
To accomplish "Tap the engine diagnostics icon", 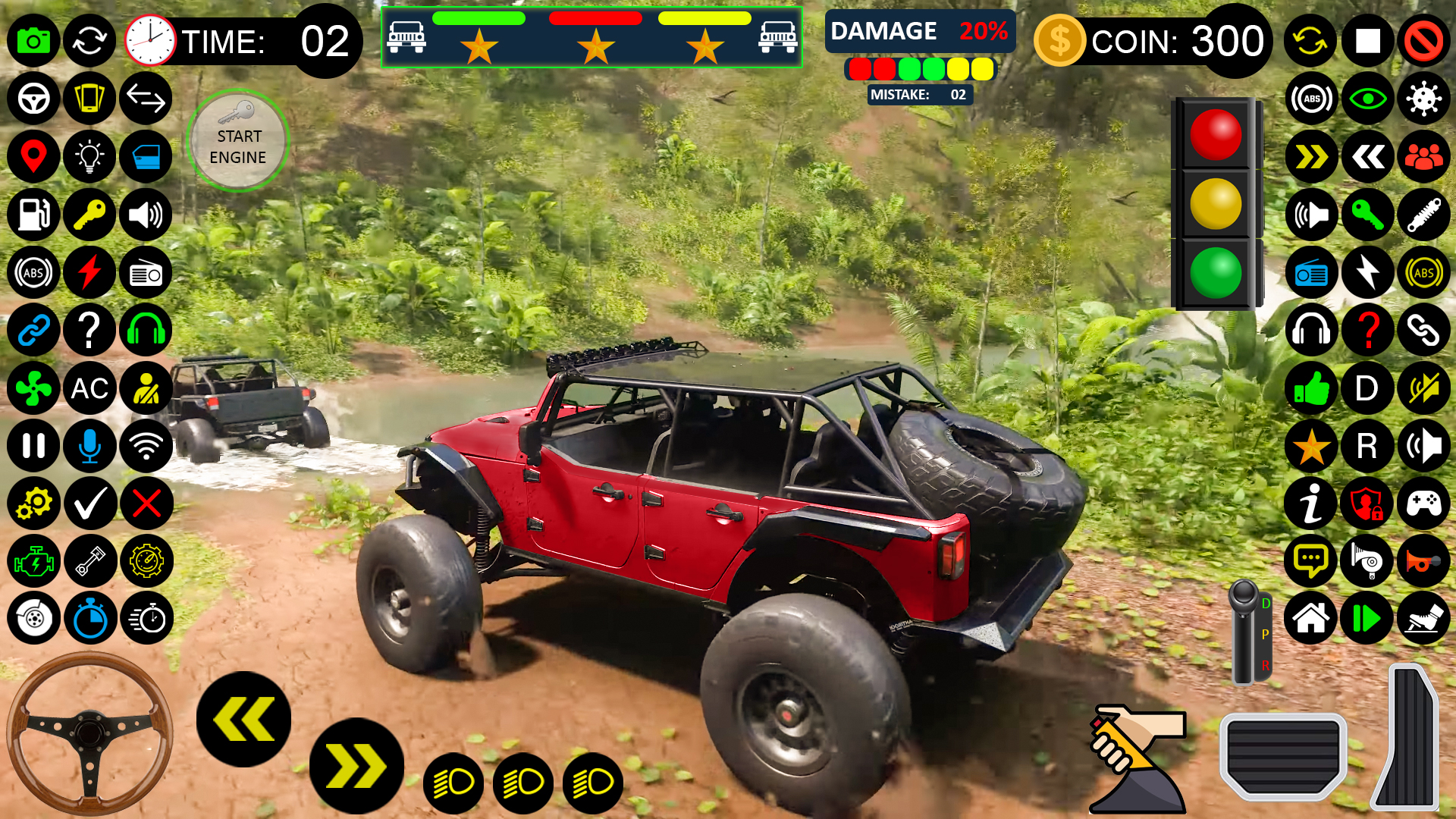I will (x=33, y=561).
